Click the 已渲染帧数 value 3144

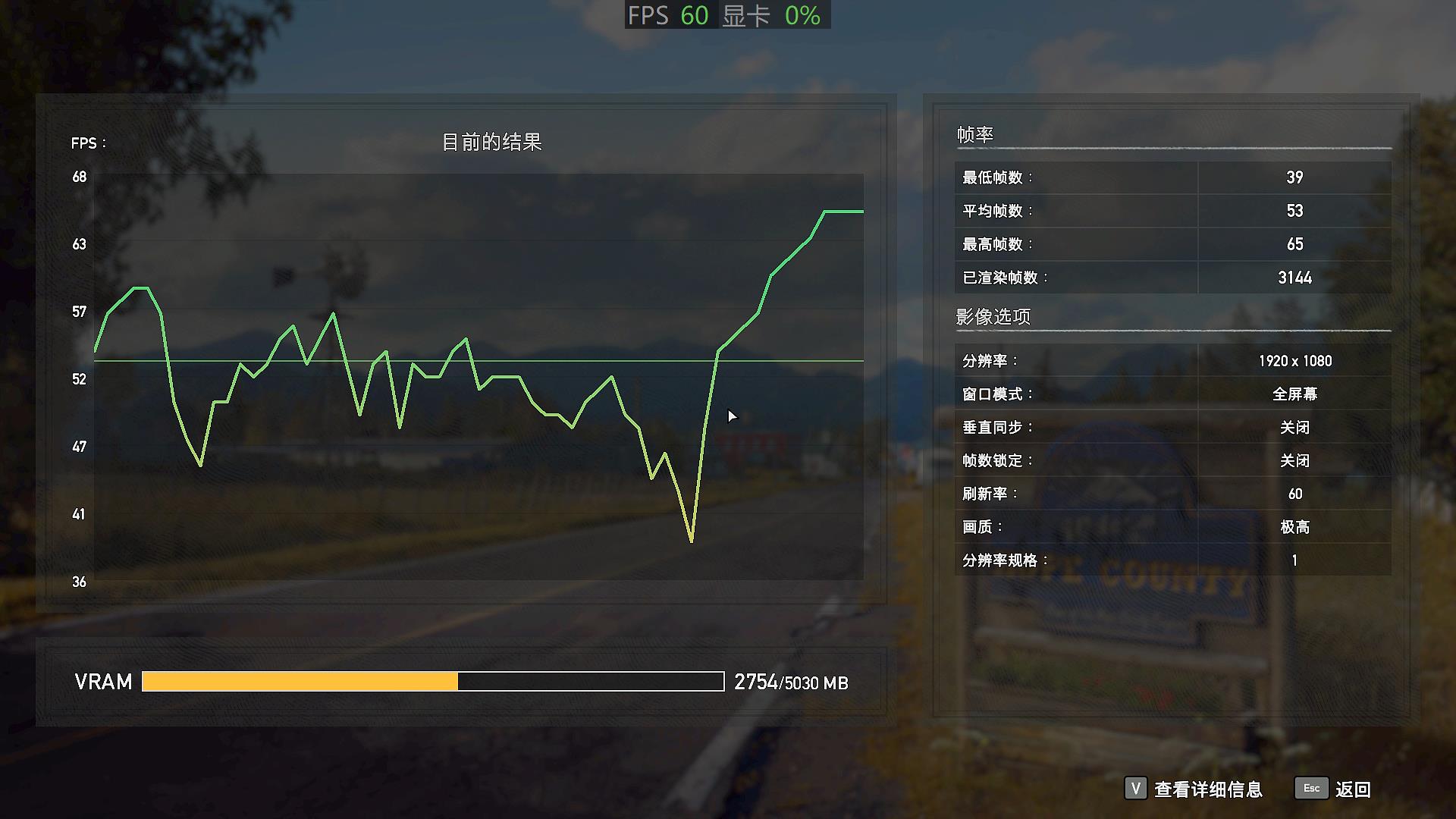pos(1293,278)
